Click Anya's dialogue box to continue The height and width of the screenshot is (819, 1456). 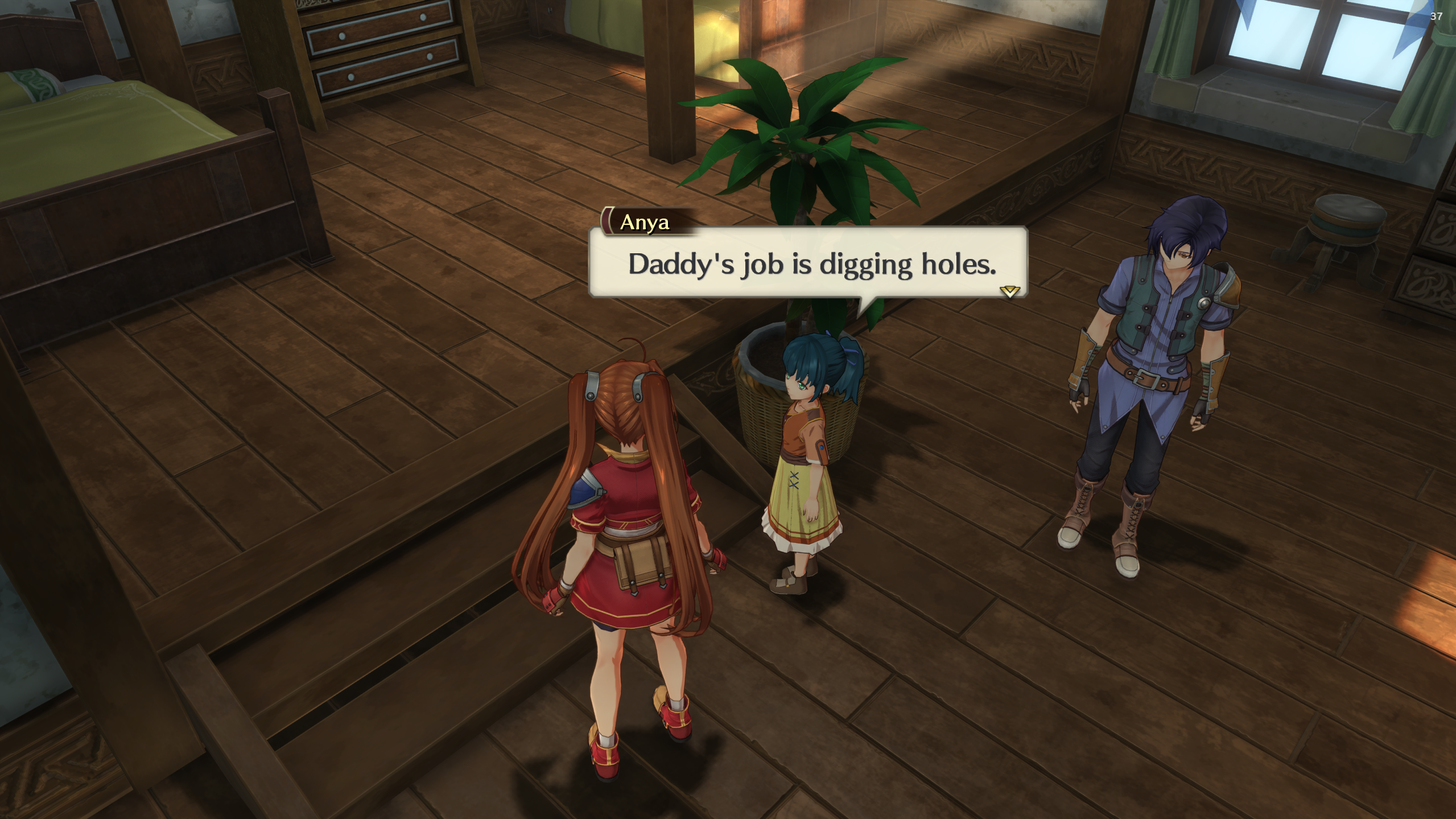point(807,264)
